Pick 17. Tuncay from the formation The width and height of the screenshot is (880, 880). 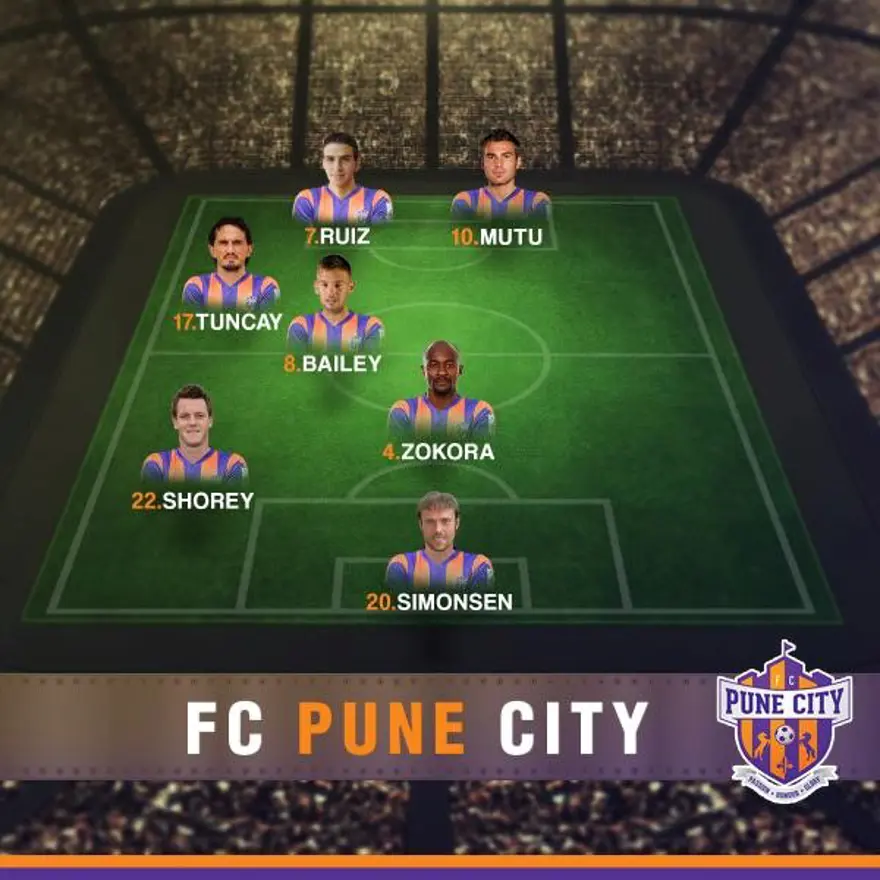coord(230,268)
